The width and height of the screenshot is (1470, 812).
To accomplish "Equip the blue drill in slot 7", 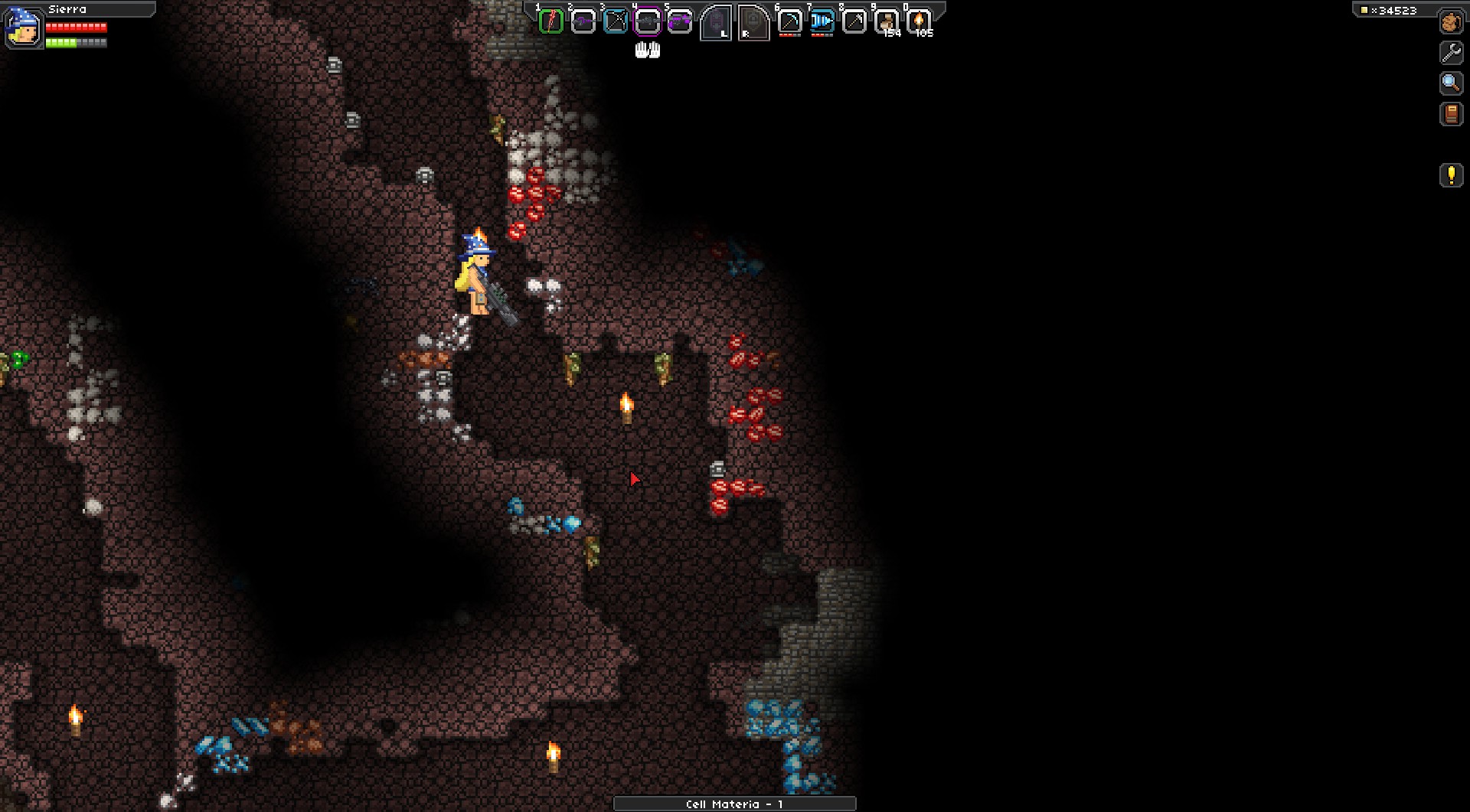I will click(x=822, y=21).
